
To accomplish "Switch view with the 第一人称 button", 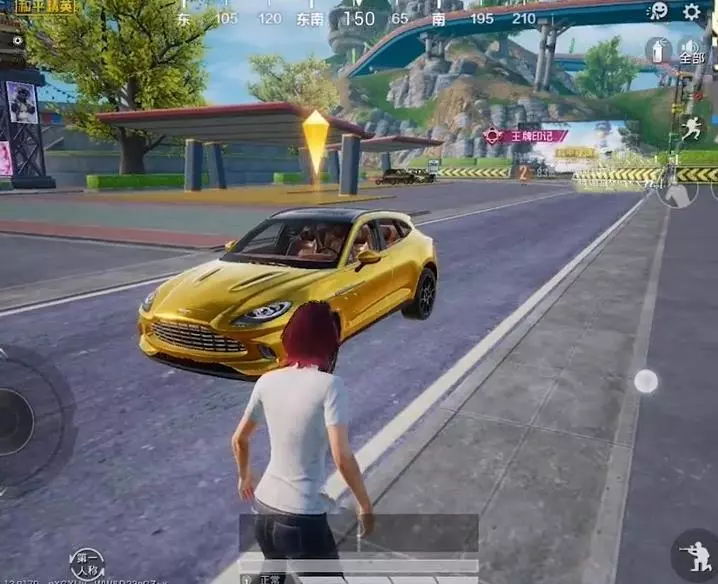I will tap(87, 564).
